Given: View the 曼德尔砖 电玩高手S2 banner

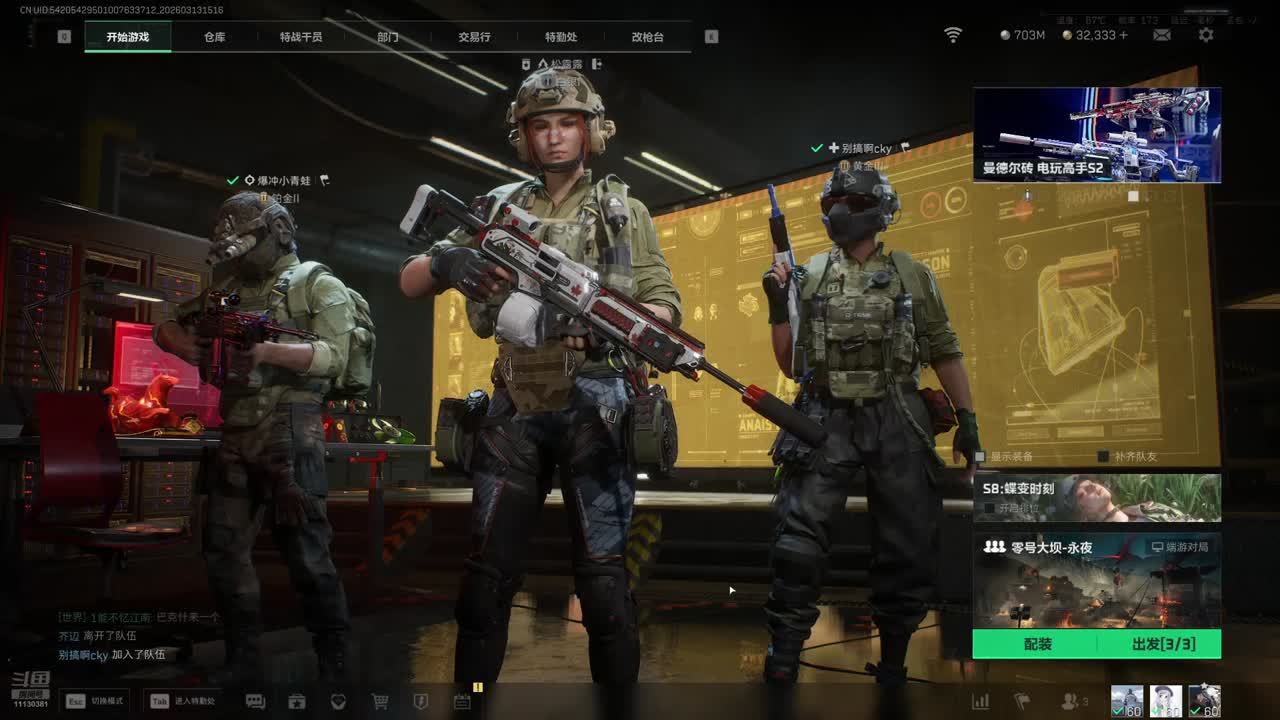Looking at the screenshot, I should pos(1097,135).
